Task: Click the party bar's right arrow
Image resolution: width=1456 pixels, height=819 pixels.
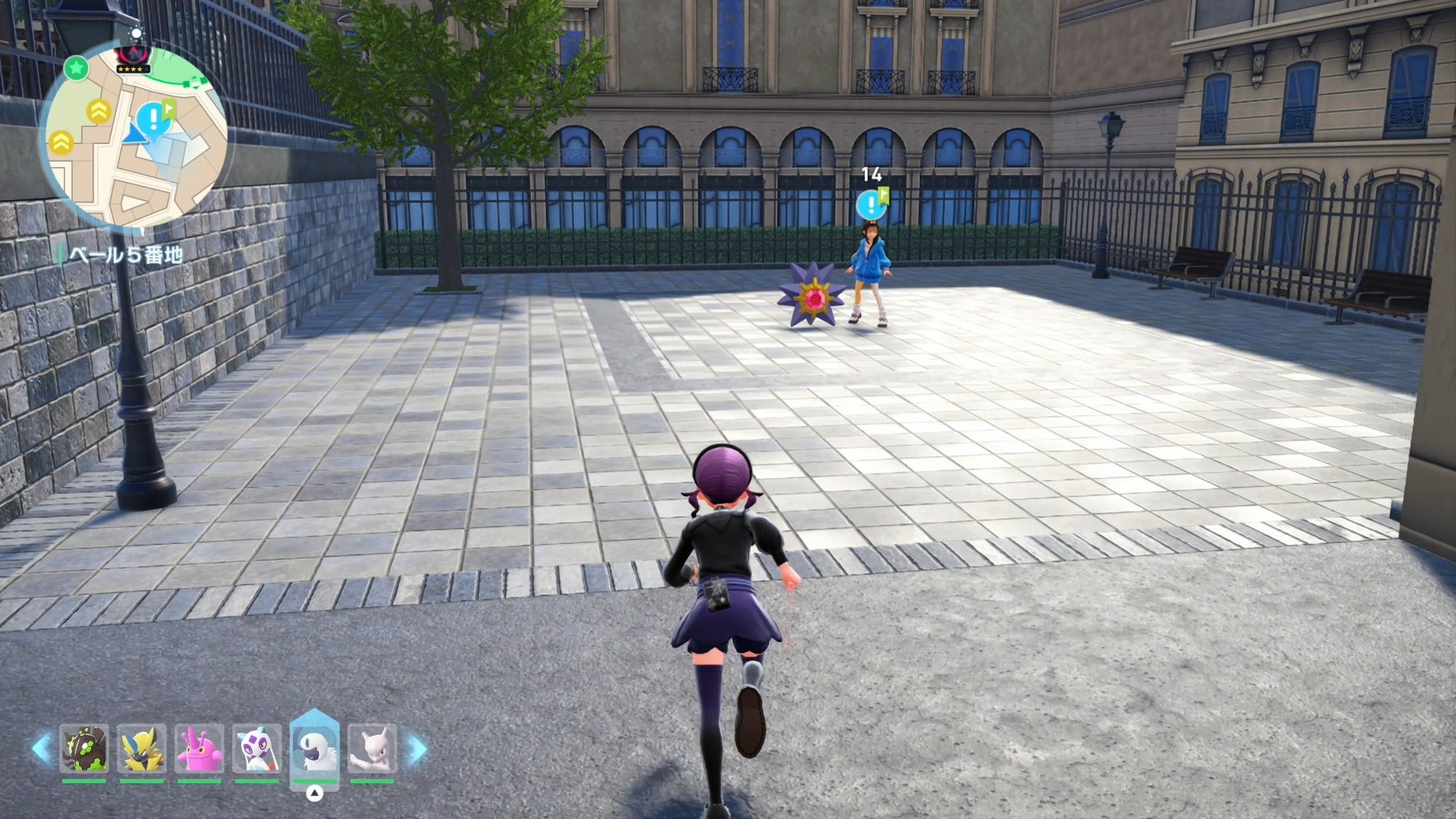Action: point(418,748)
